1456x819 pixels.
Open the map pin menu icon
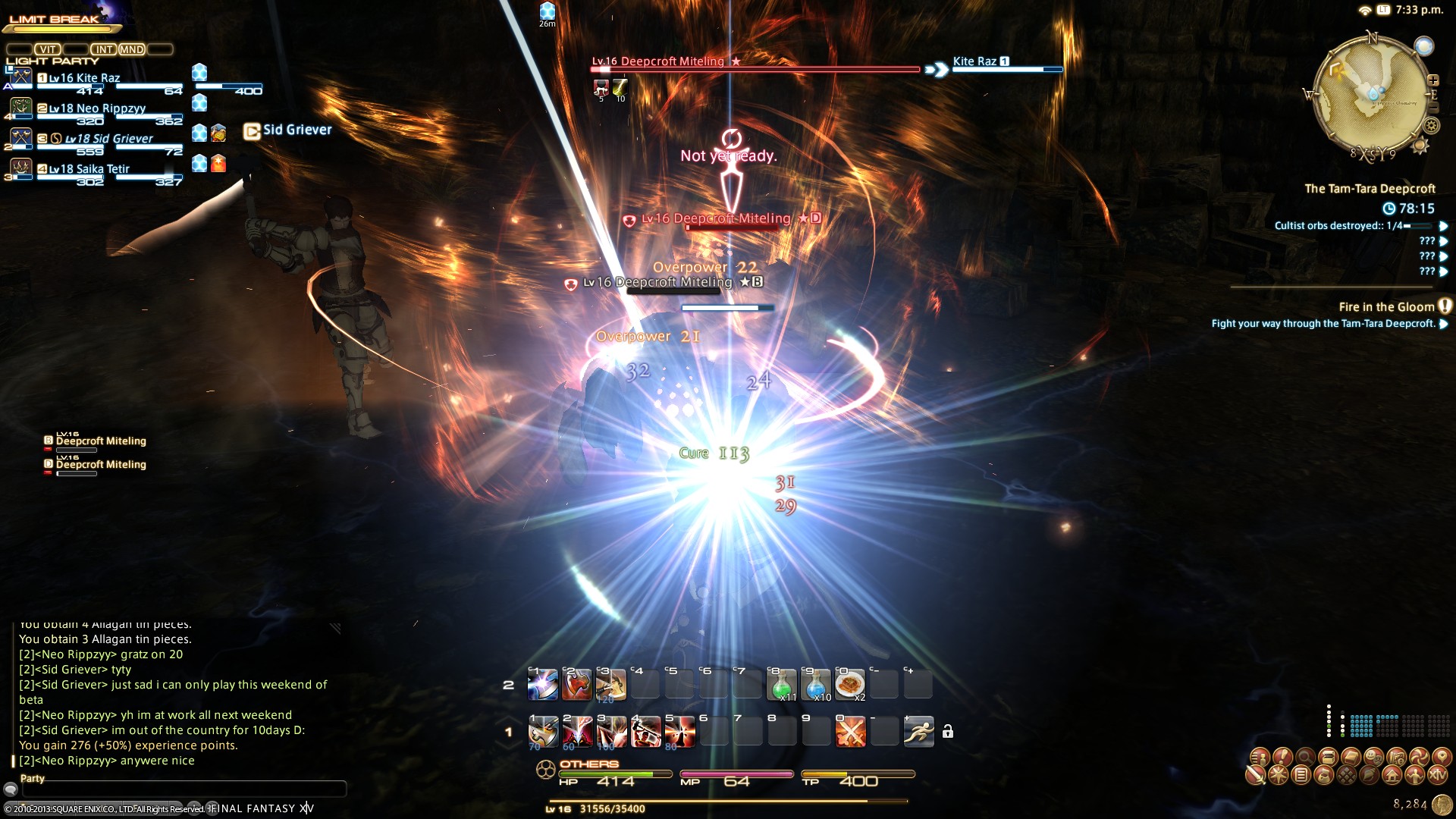[x=1442, y=756]
